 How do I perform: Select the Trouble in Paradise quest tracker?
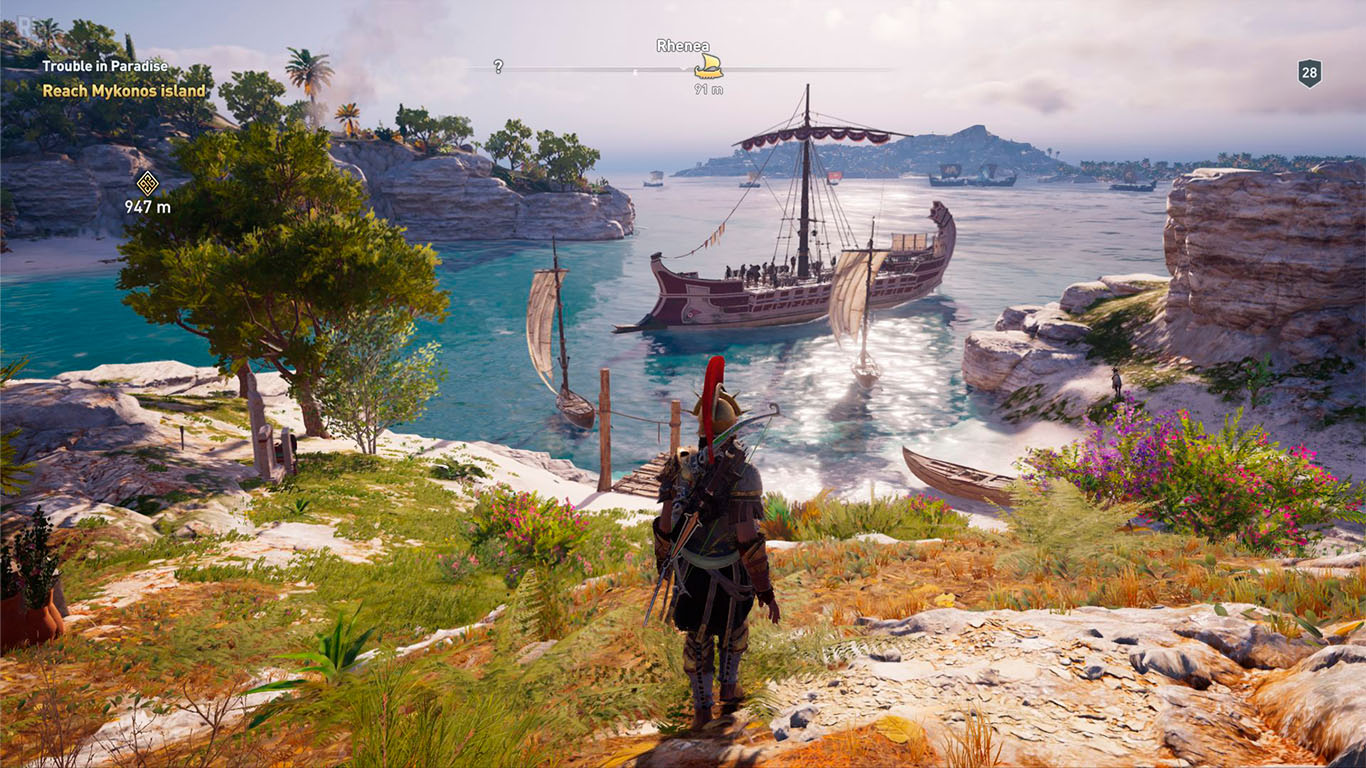(x=105, y=67)
